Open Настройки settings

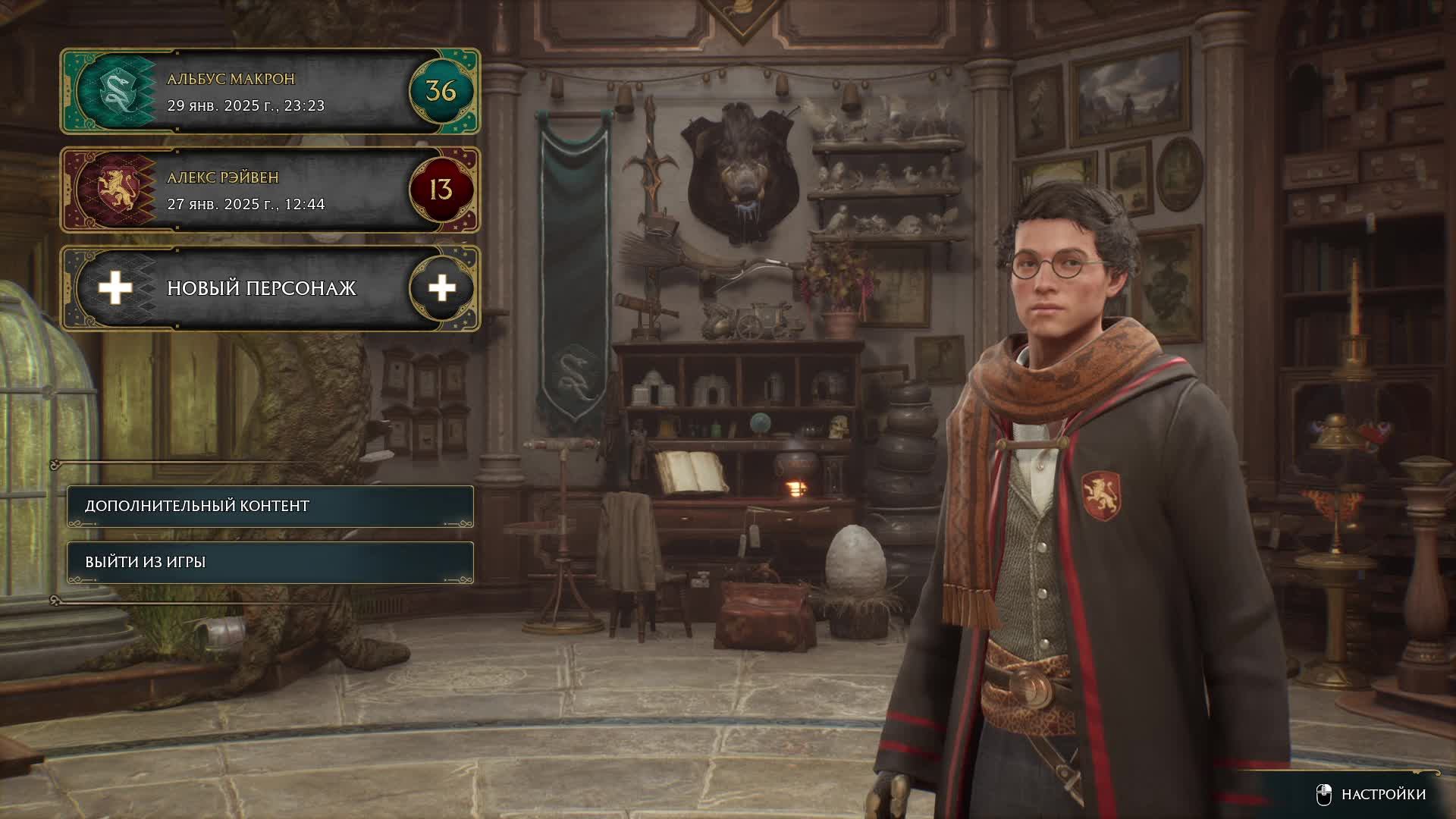(1371, 794)
